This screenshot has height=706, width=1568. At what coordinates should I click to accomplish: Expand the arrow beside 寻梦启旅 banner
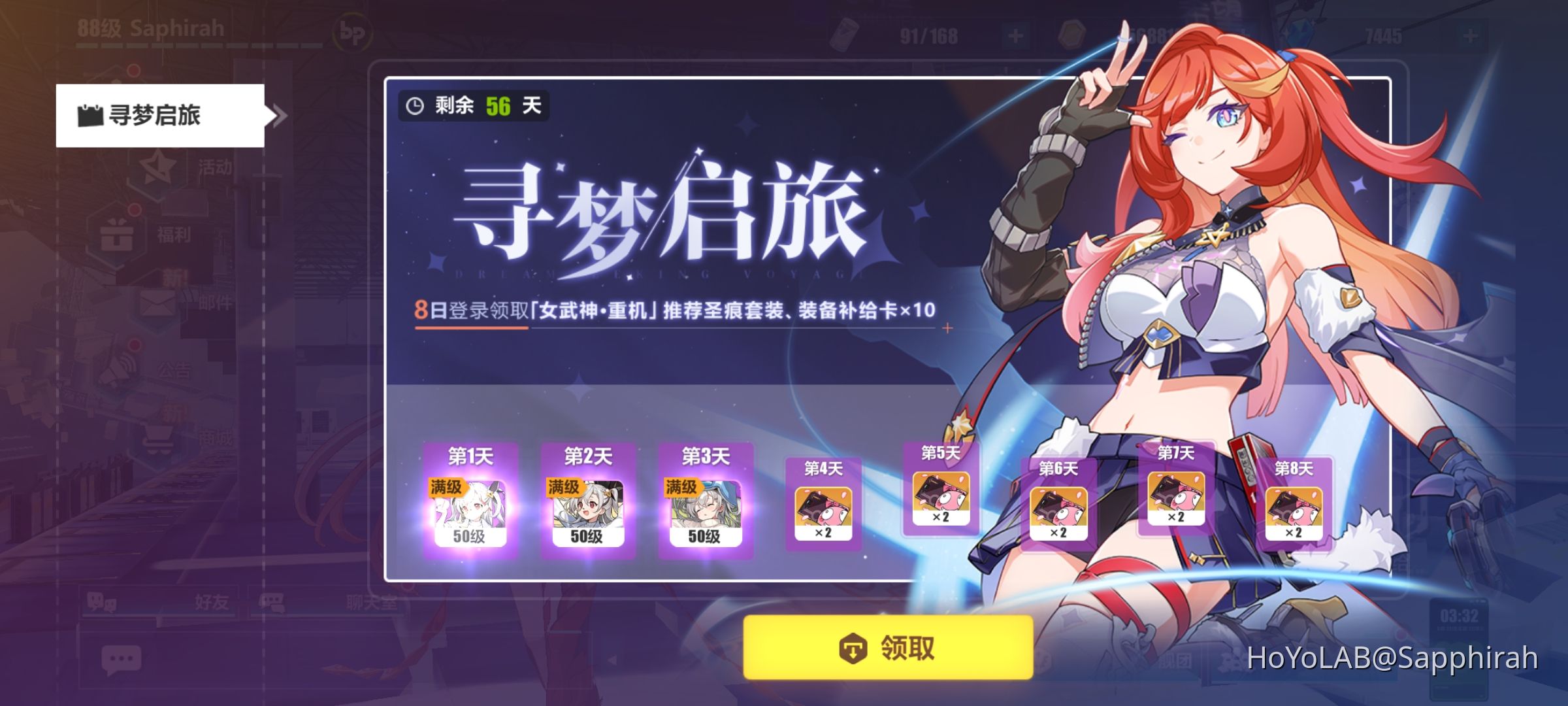click(280, 116)
